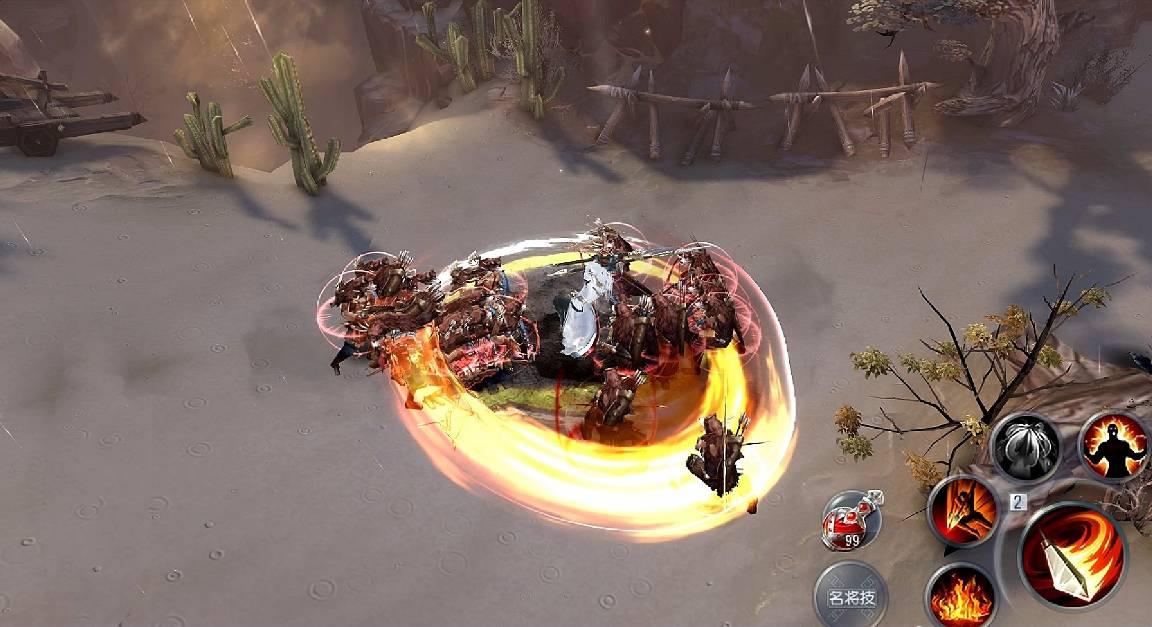Cast the leaping spear strike skill
Viewport: 1152px width, 627px height.
point(963,511)
